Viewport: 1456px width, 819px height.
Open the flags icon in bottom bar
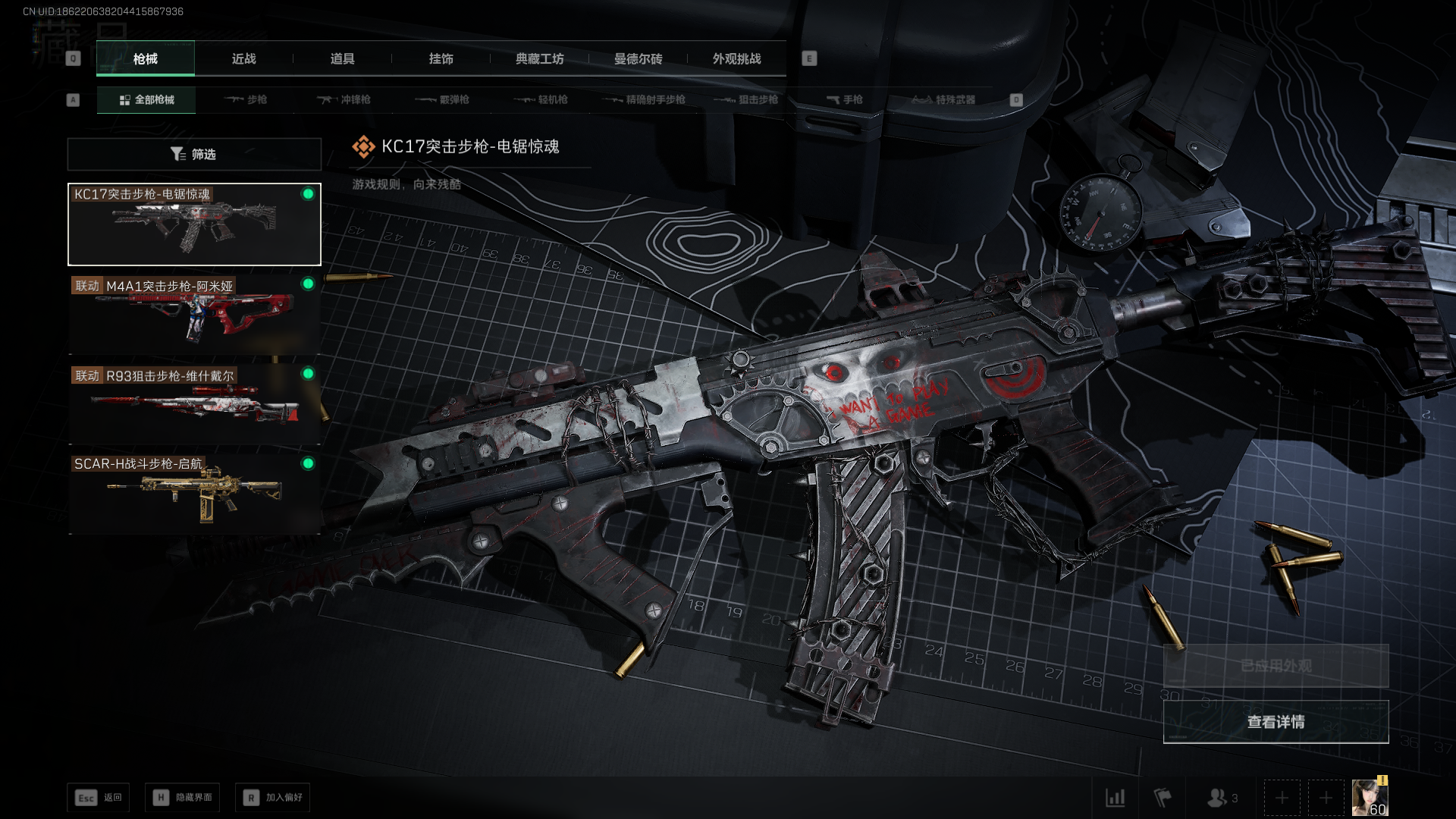coord(1162,798)
